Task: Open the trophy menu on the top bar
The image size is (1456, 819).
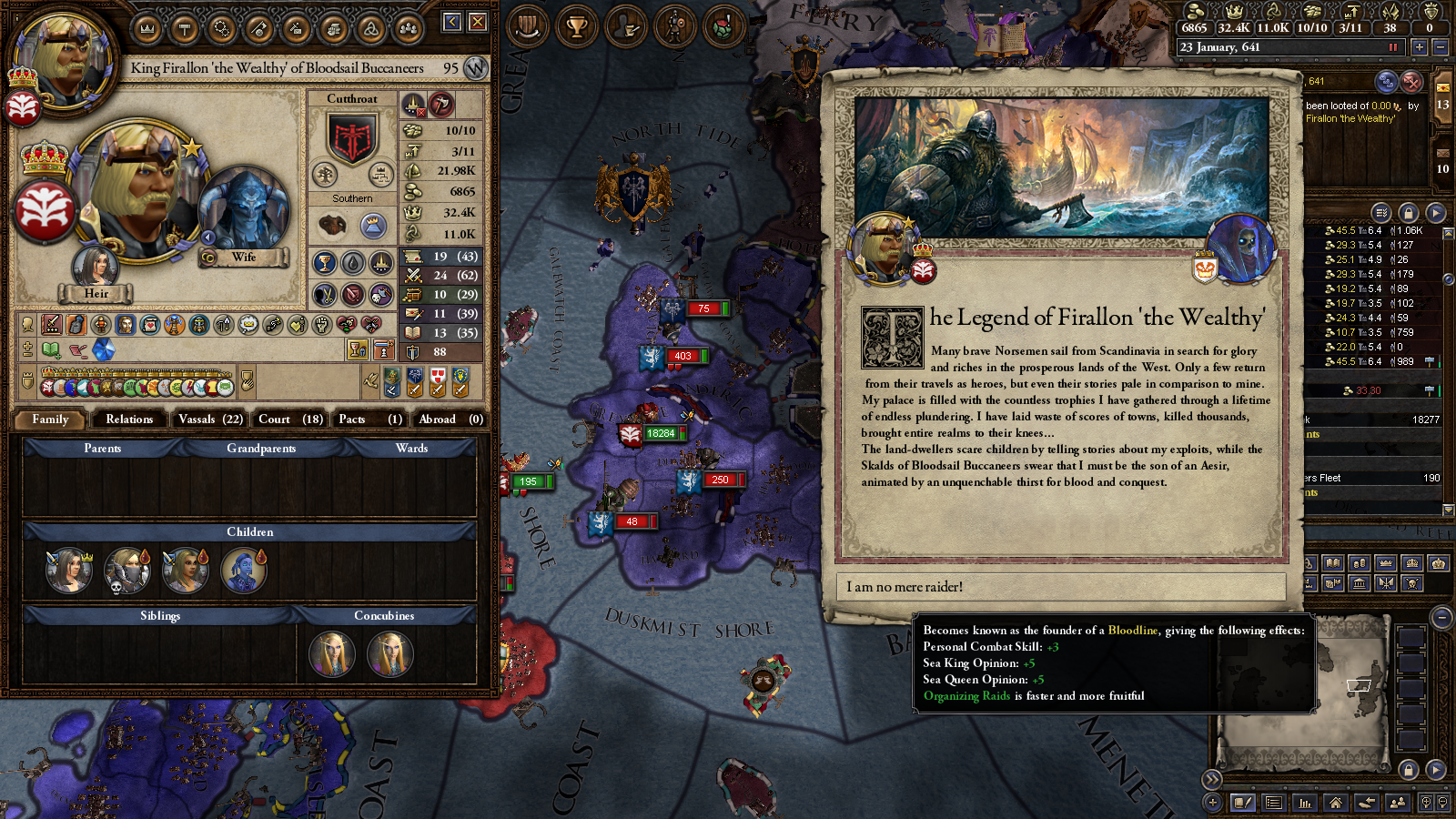Action: [576, 26]
